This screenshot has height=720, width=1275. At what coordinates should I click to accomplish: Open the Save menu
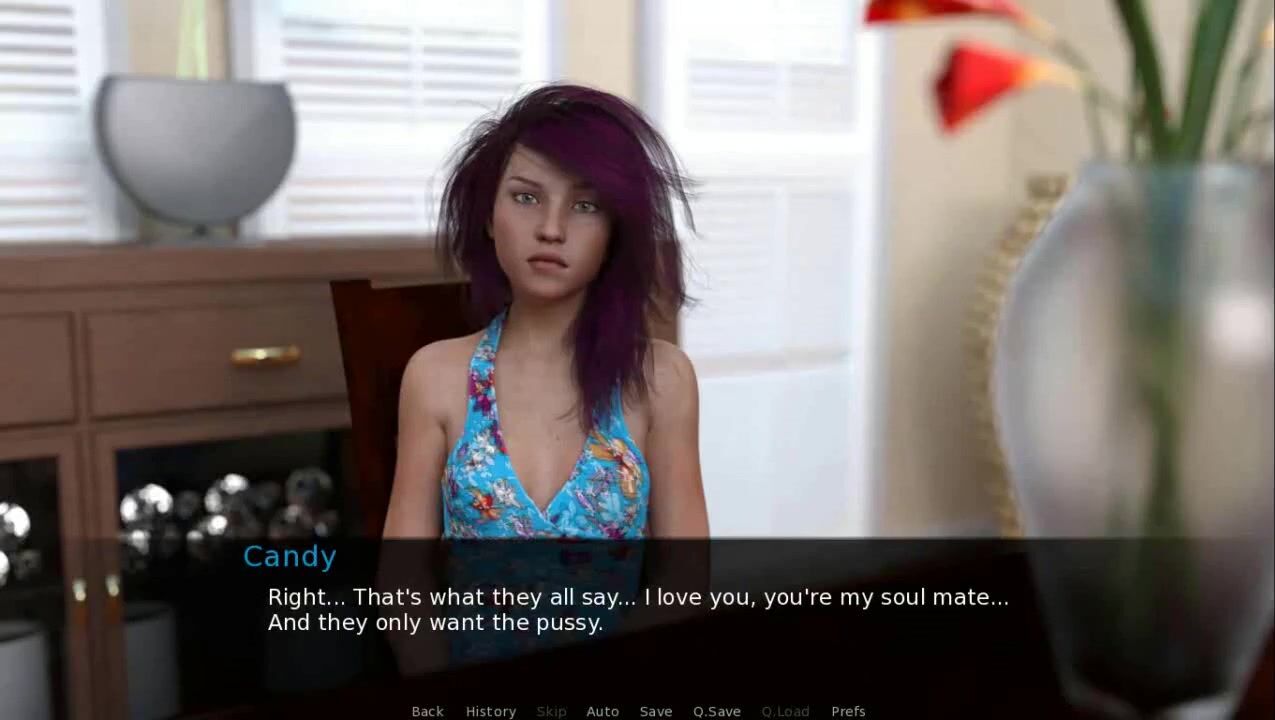coord(655,711)
